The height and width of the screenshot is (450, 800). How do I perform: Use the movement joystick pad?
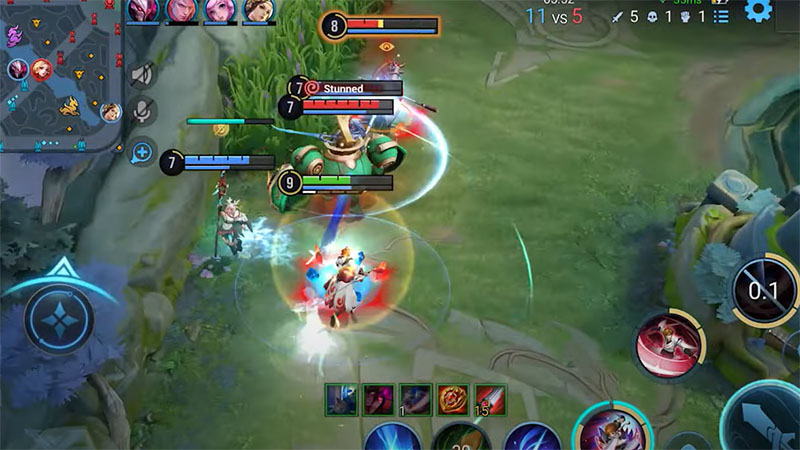tap(59, 319)
